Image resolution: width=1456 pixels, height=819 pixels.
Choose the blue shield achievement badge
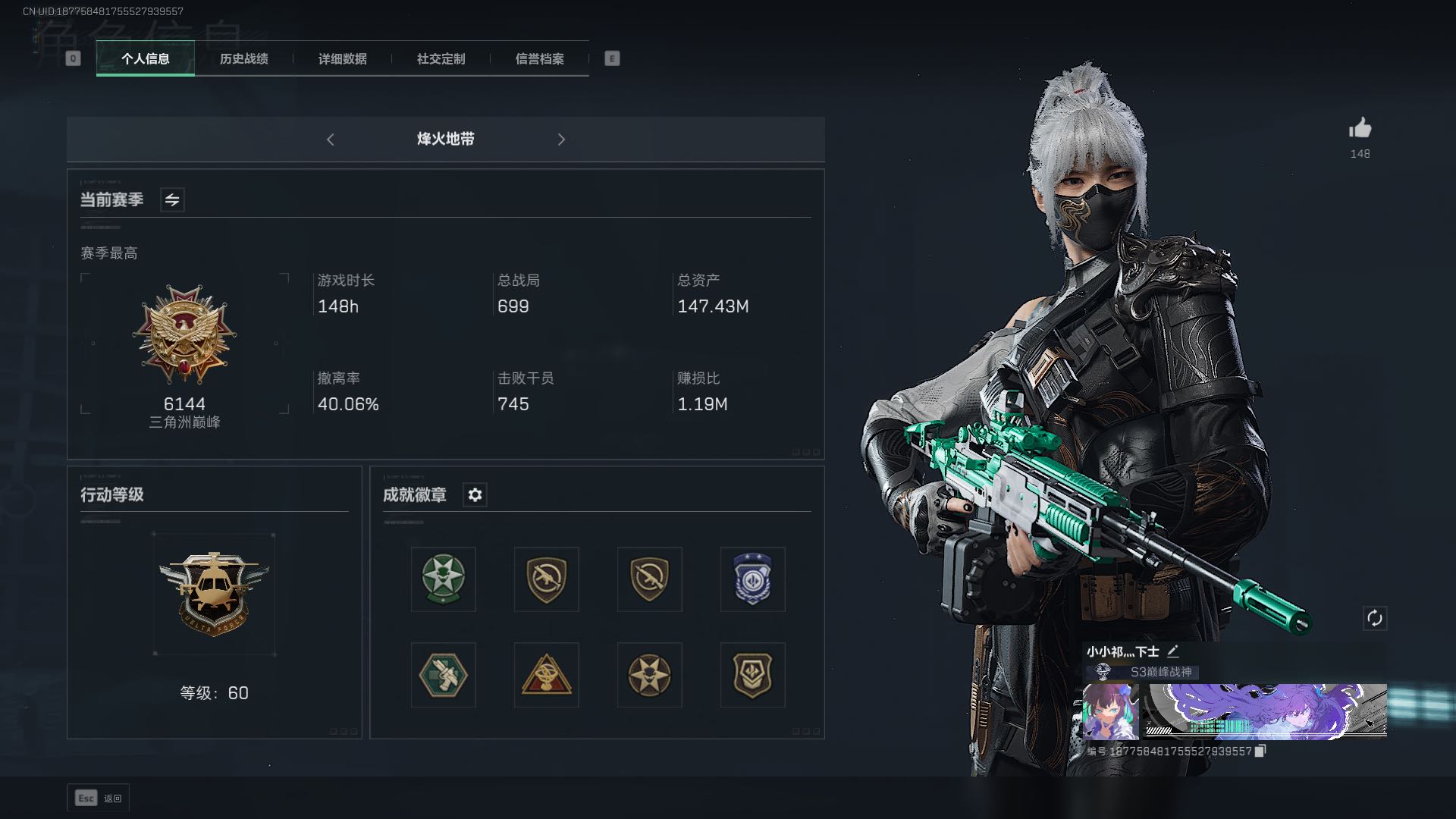point(752,579)
